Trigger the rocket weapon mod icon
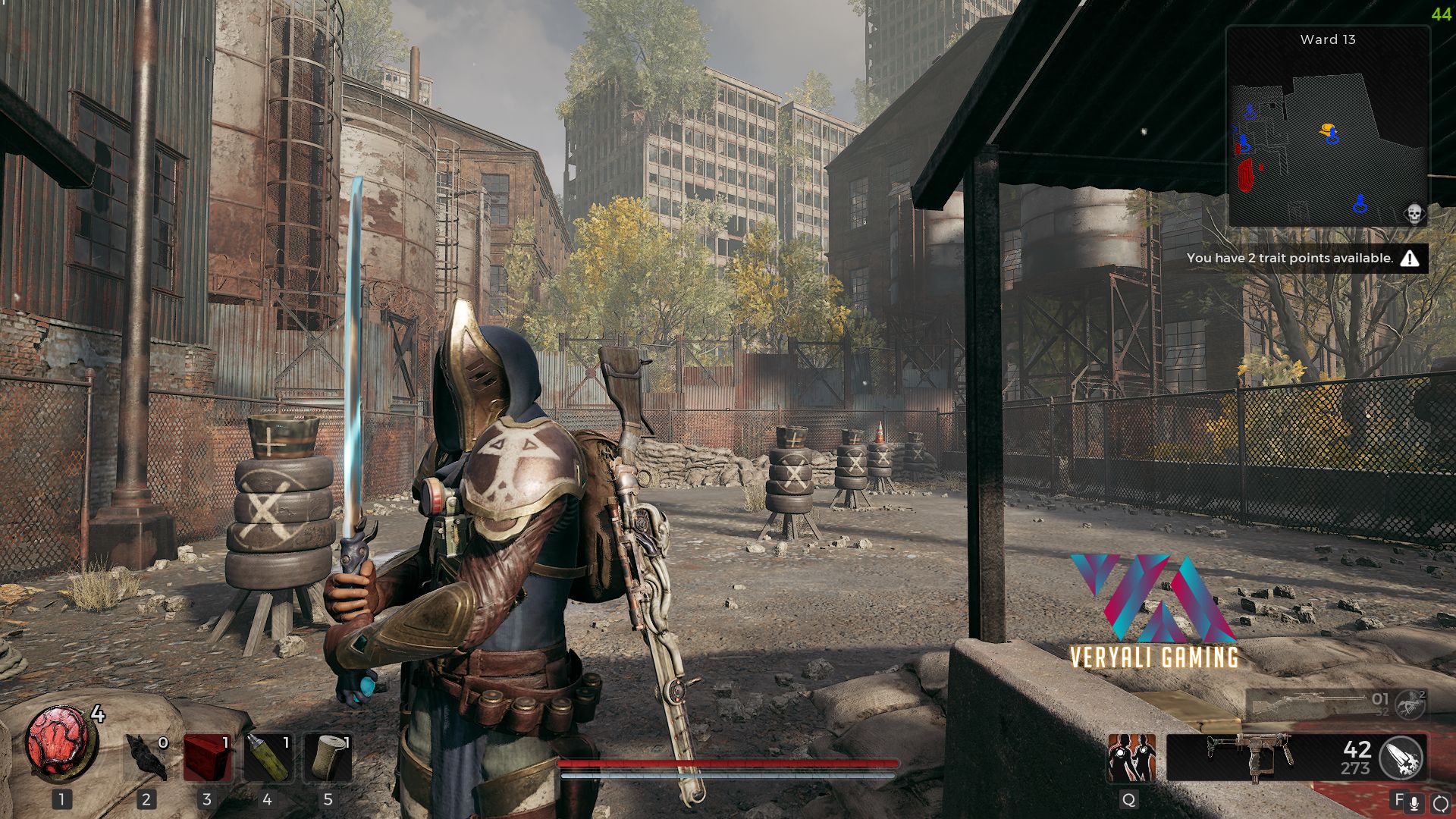This screenshot has height=819, width=1456. pyautogui.click(x=1401, y=757)
